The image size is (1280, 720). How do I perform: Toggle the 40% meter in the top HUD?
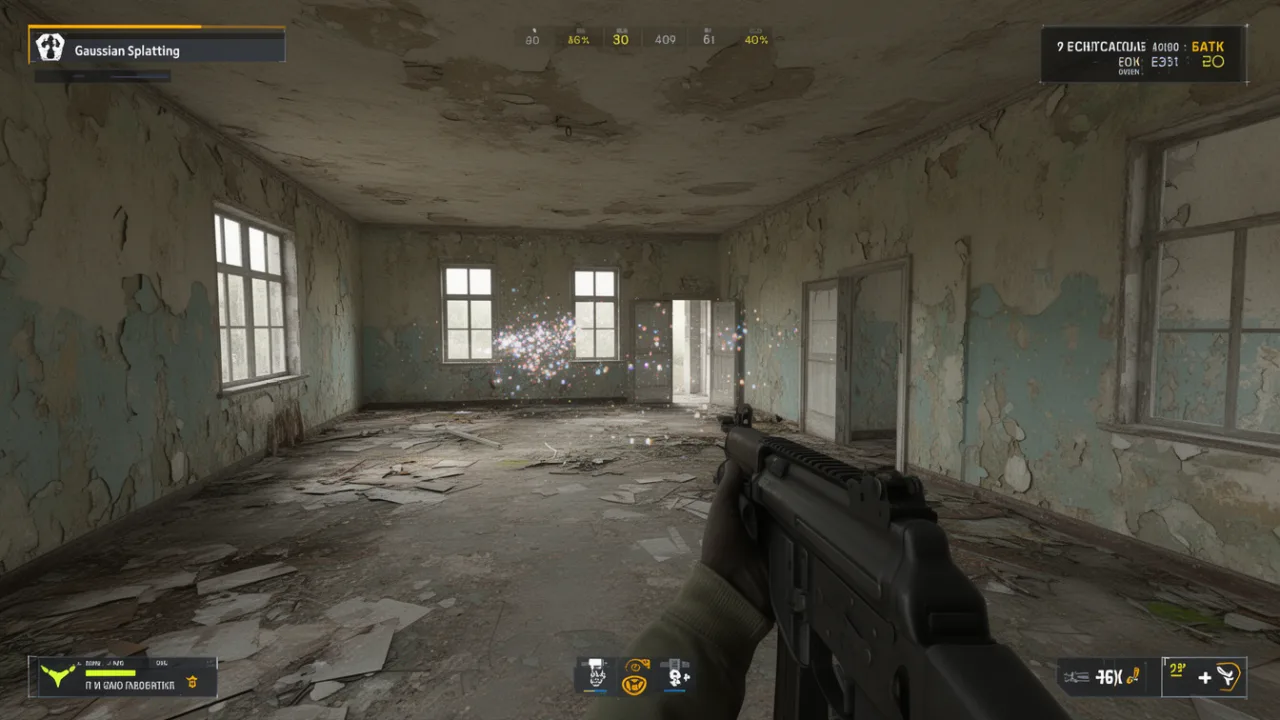tap(754, 40)
